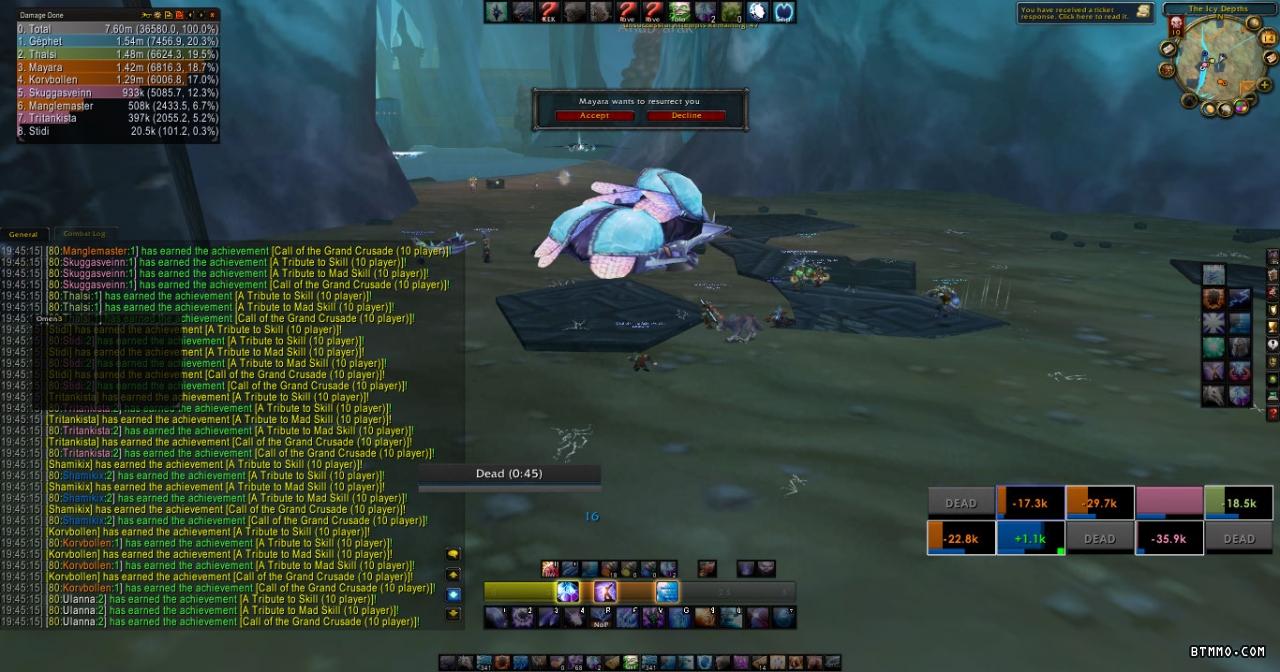1280x672 pixels.
Task: Click the raid frame showing -29.7k
Action: click(1100, 503)
